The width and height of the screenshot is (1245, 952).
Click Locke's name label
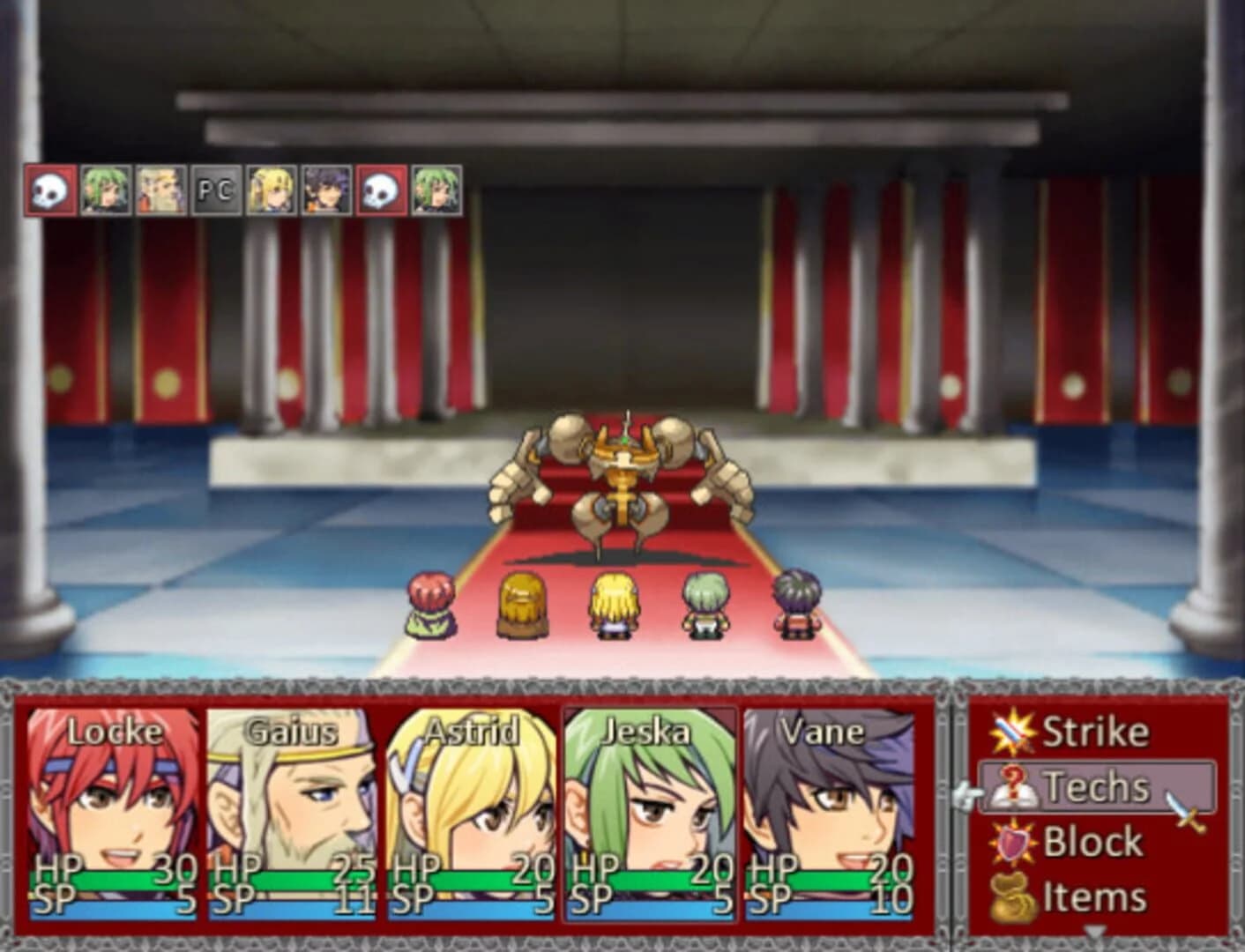pos(114,731)
